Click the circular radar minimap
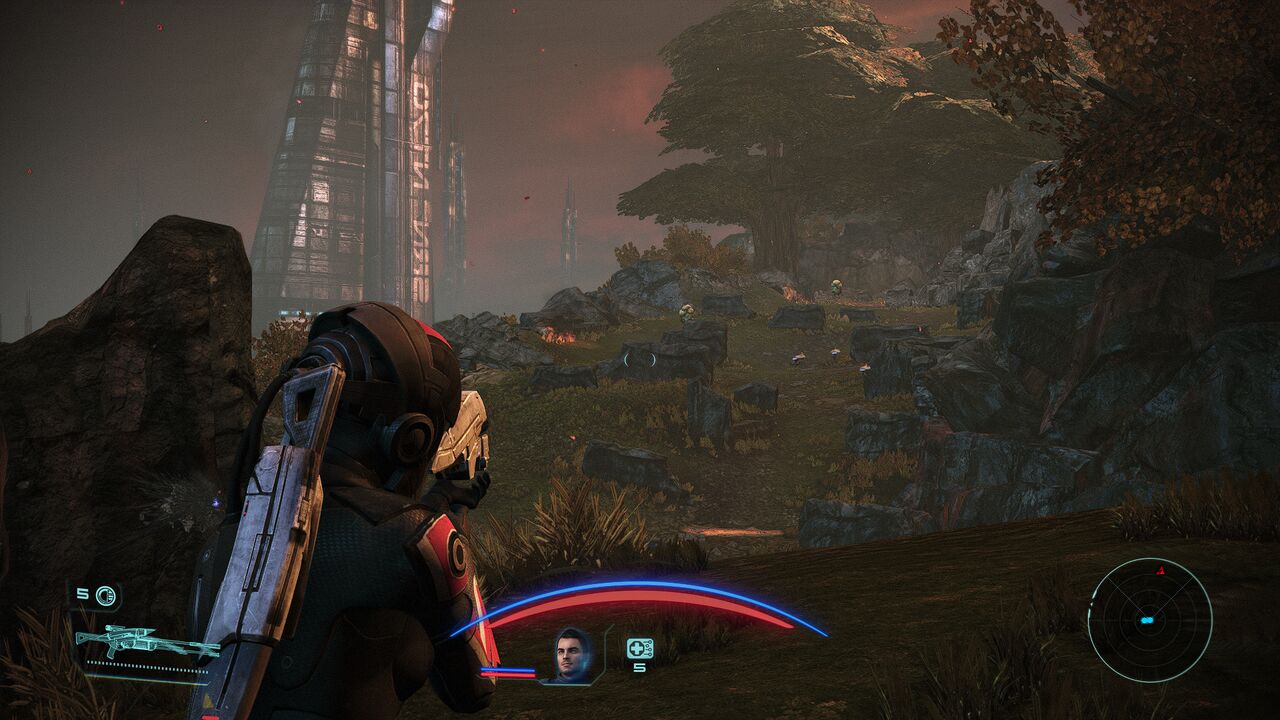The height and width of the screenshot is (720, 1280). pos(1149,620)
